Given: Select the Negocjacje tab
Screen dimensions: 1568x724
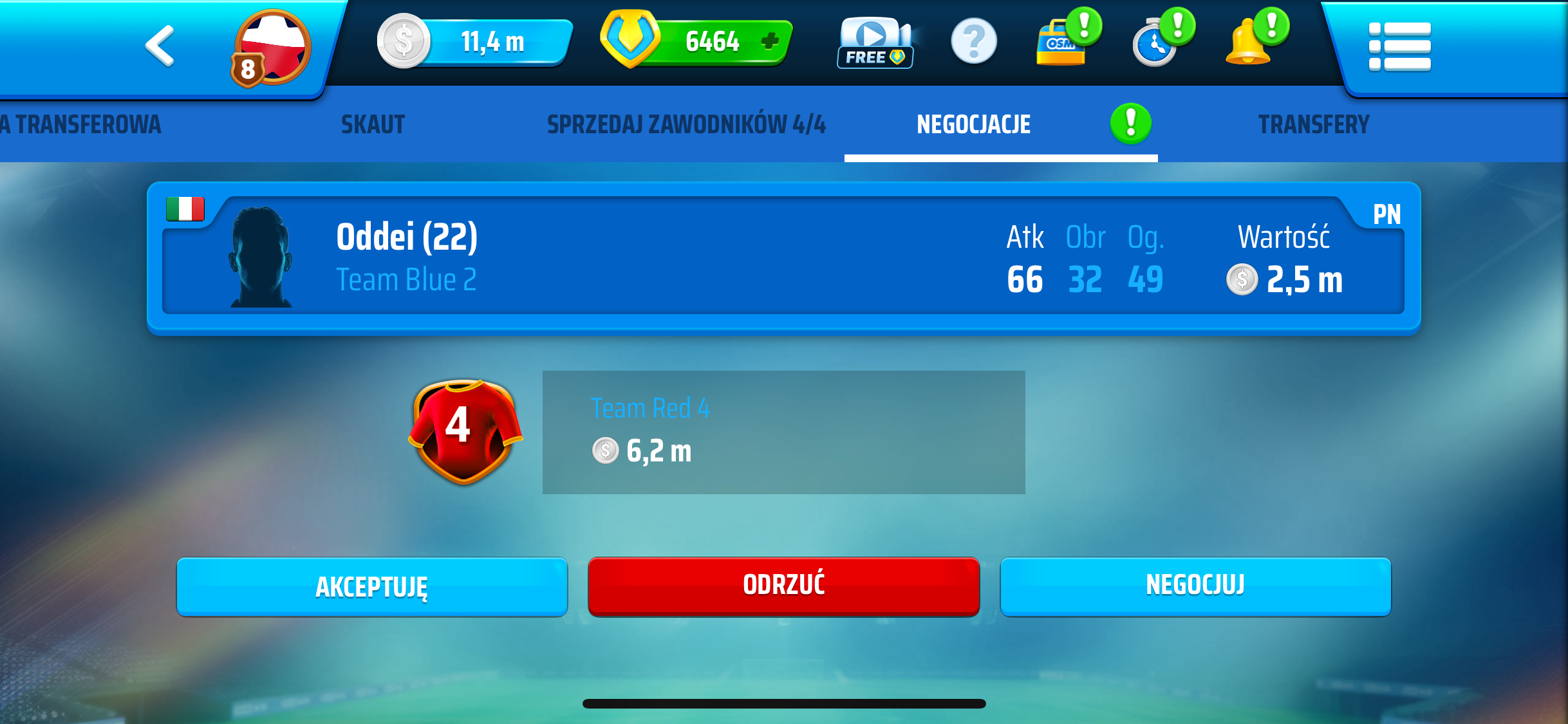Looking at the screenshot, I should click(973, 125).
